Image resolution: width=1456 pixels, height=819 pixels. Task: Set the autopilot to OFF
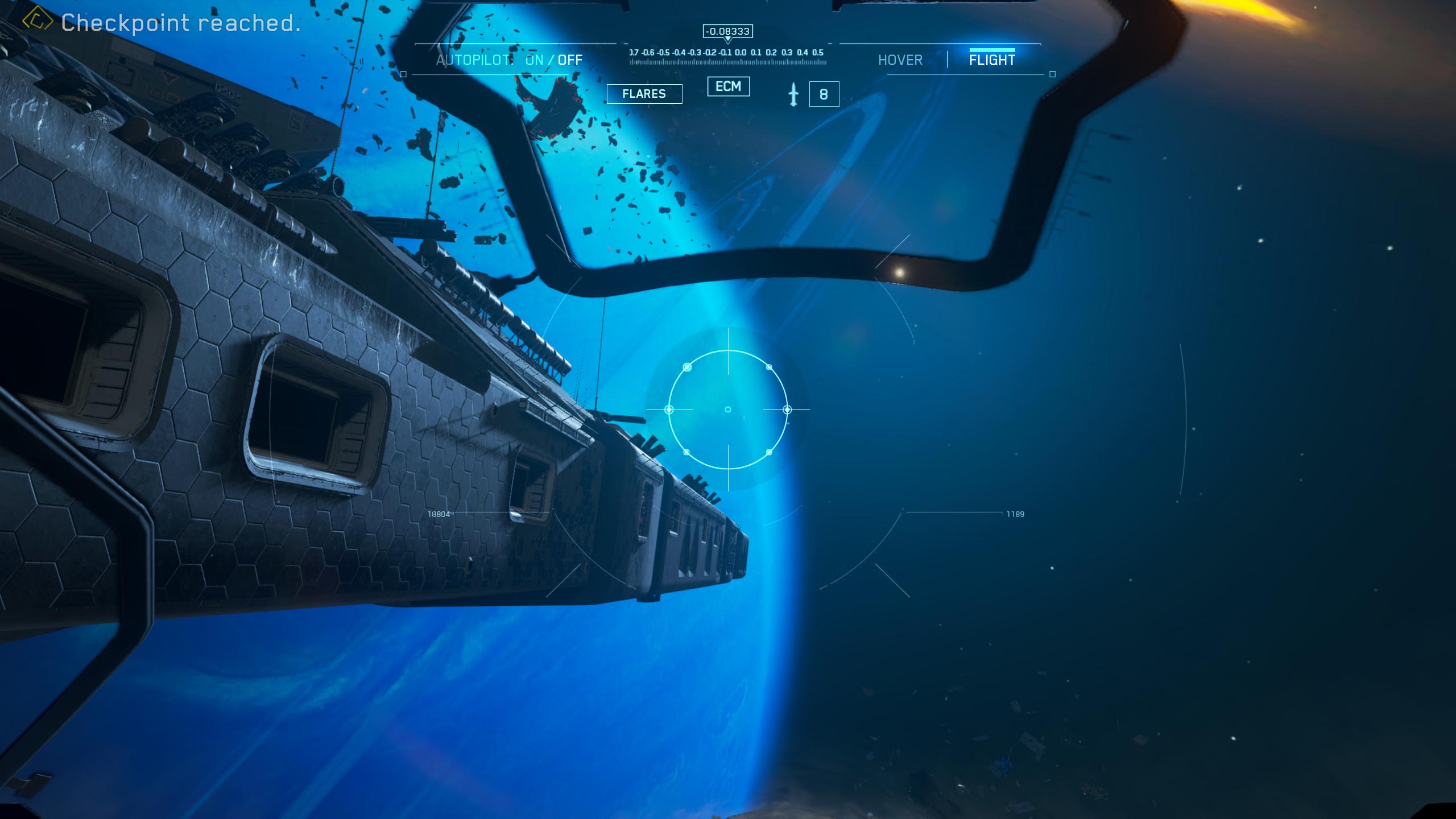[570, 60]
